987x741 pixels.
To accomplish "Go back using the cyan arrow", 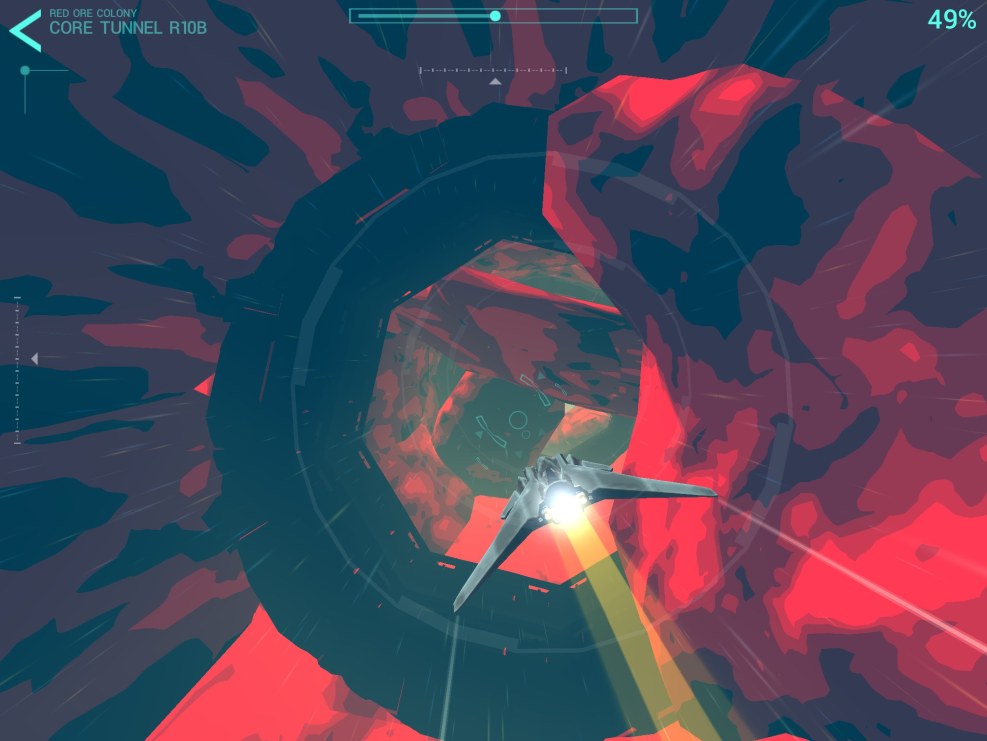I will click(25, 30).
